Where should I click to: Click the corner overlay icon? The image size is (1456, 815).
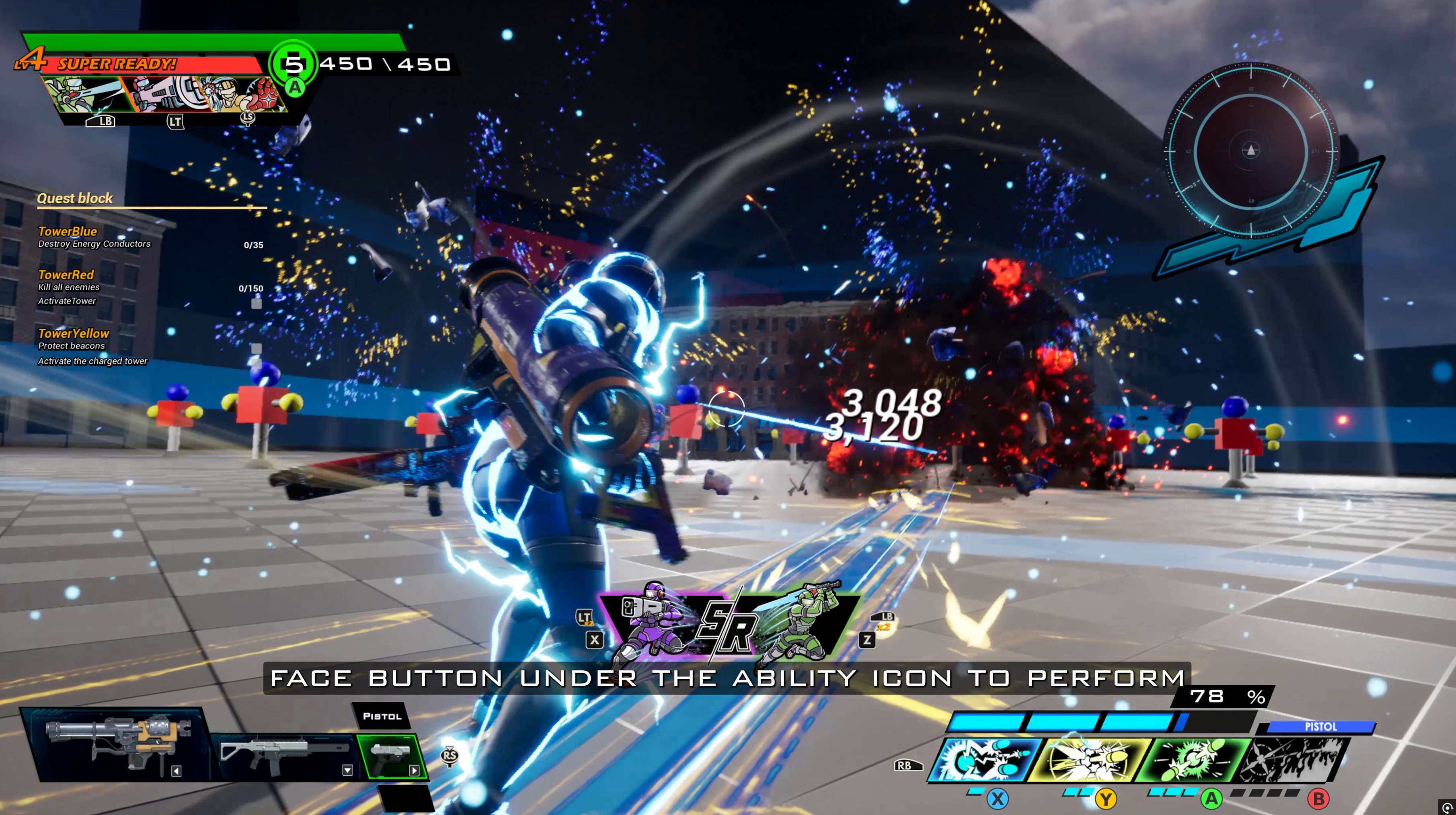tap(1447, 807)
